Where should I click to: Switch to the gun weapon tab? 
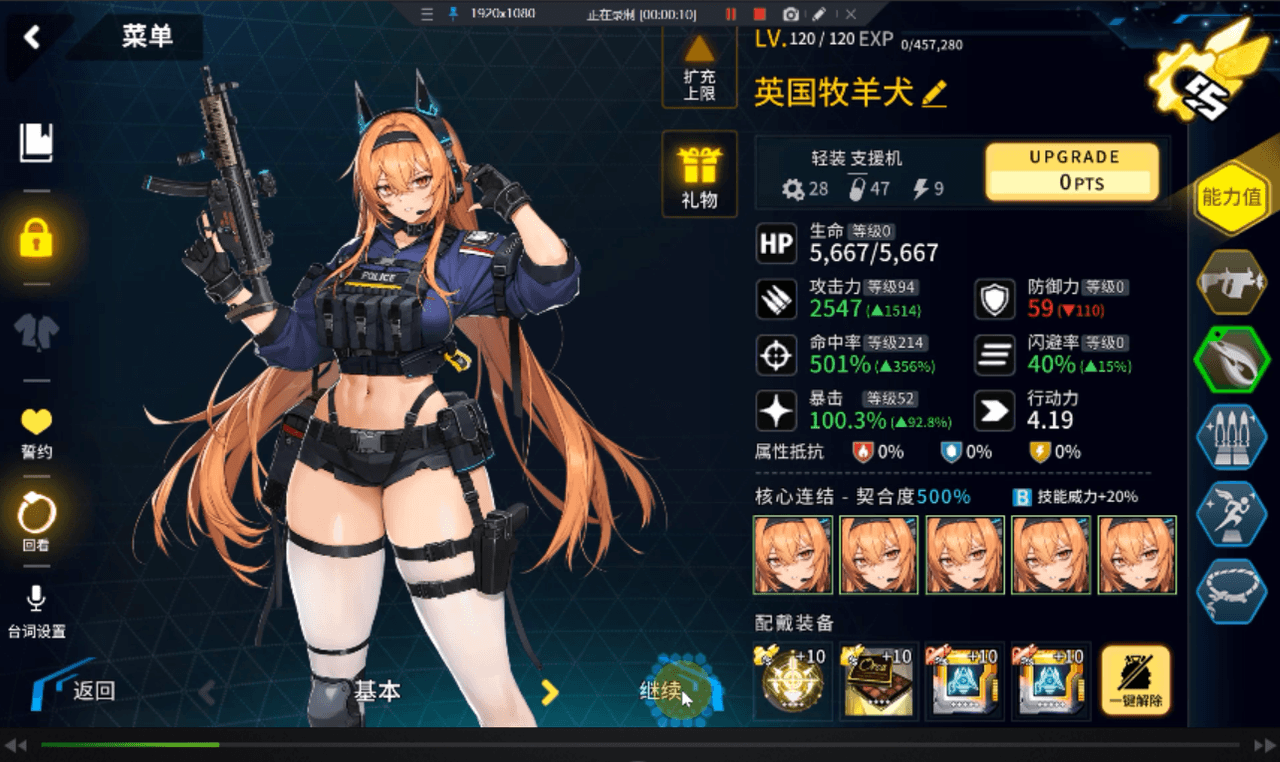pos(1231,282)
